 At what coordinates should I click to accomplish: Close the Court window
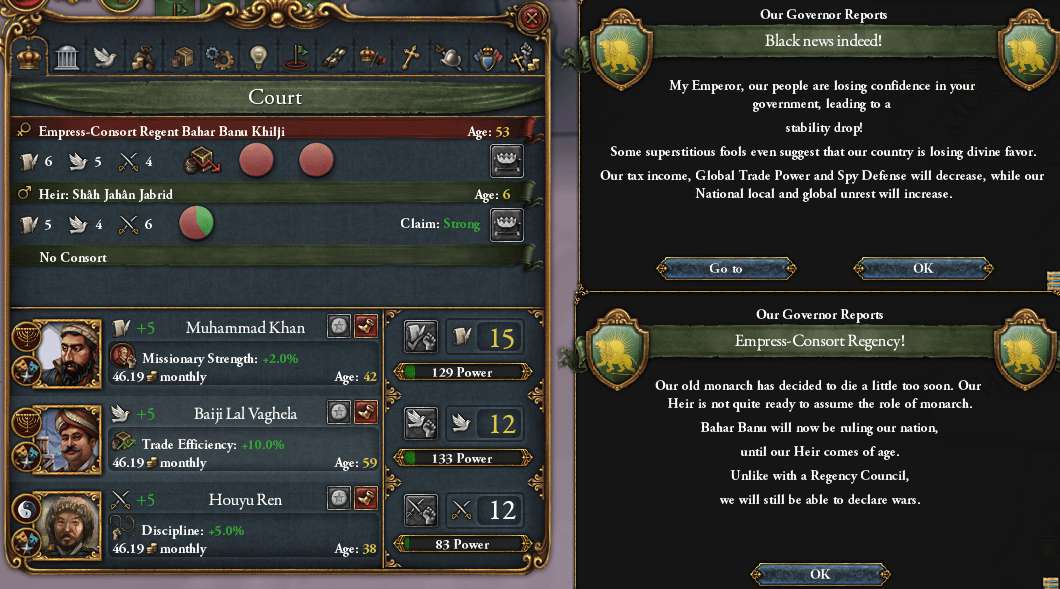533,17
